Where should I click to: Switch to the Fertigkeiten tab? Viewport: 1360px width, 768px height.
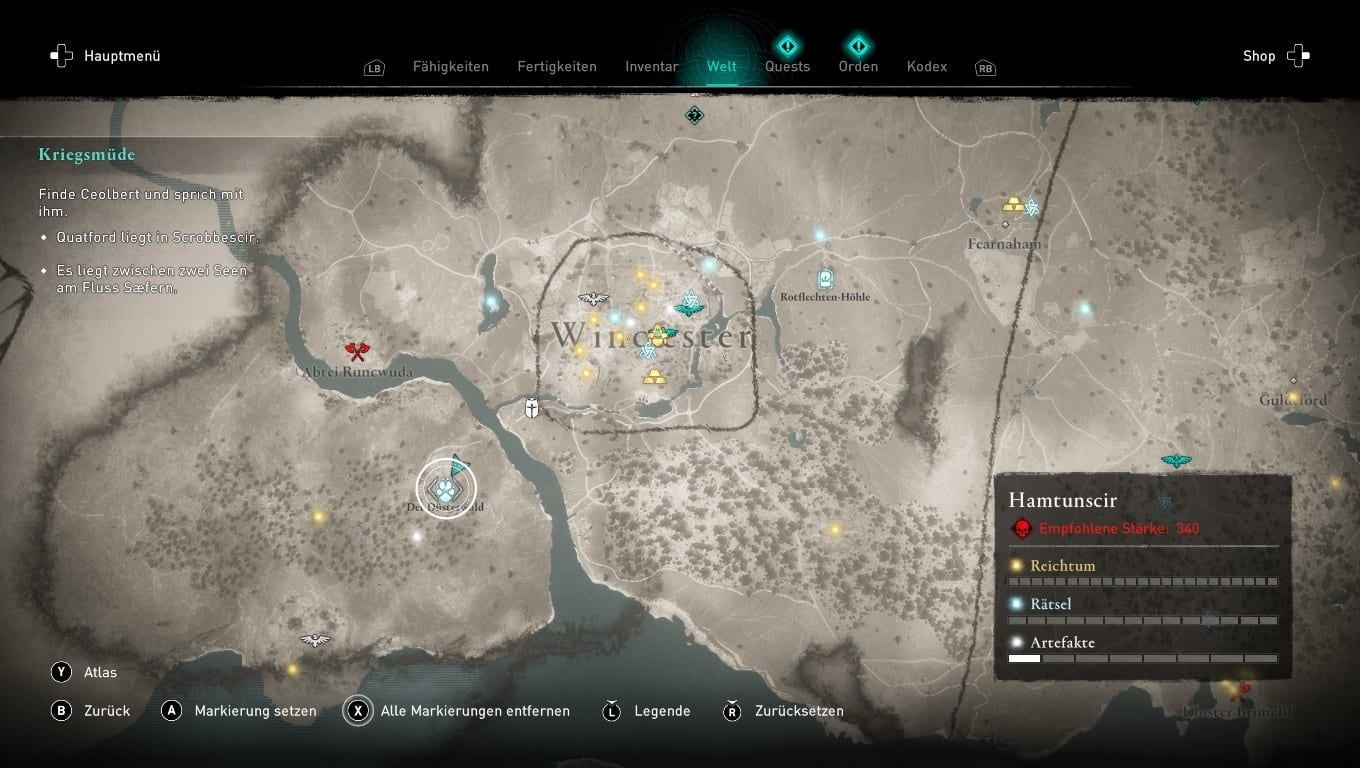[x=557, y=67]
